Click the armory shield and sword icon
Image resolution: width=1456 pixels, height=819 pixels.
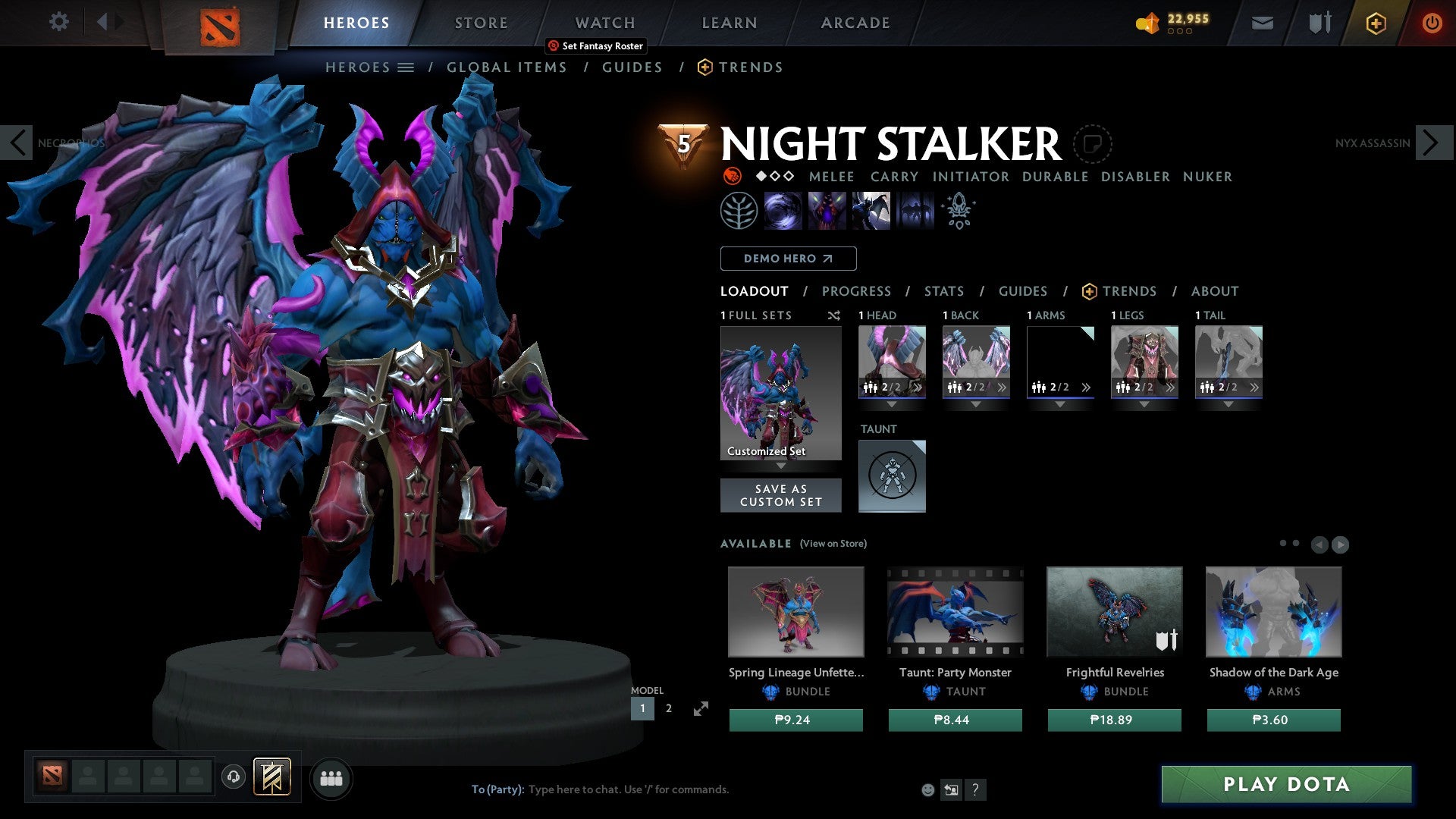pyautogui.click(x=1318, y=23)
